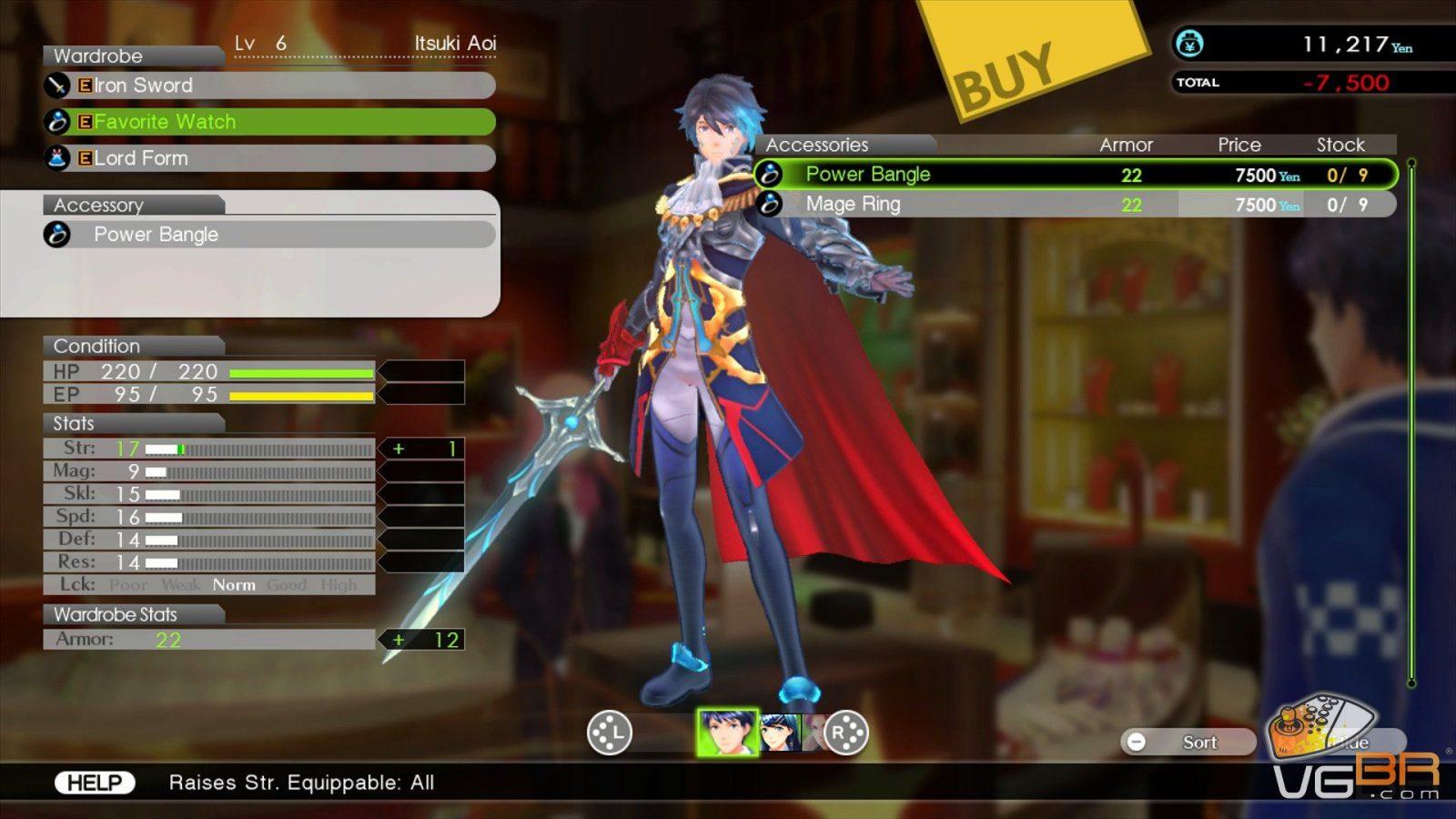Switch to the dark-haired girl's portrait

click(781, 733)
